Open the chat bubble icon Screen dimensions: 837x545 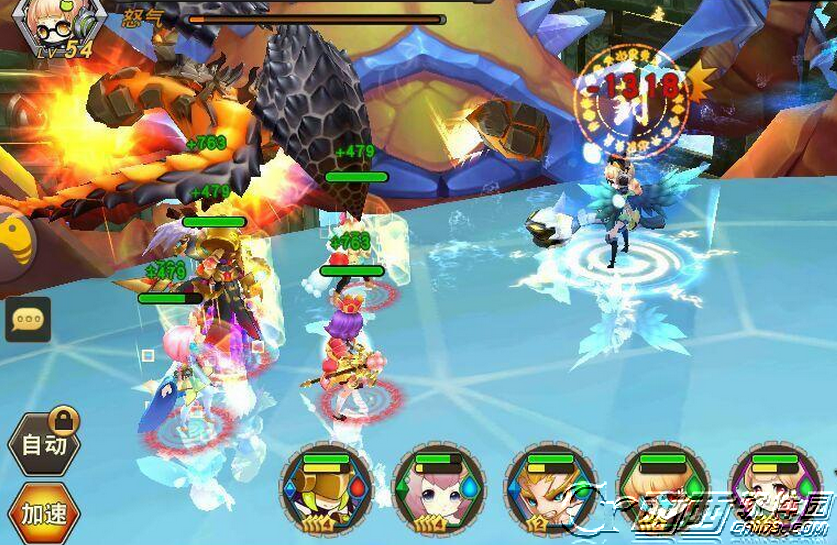28,319
